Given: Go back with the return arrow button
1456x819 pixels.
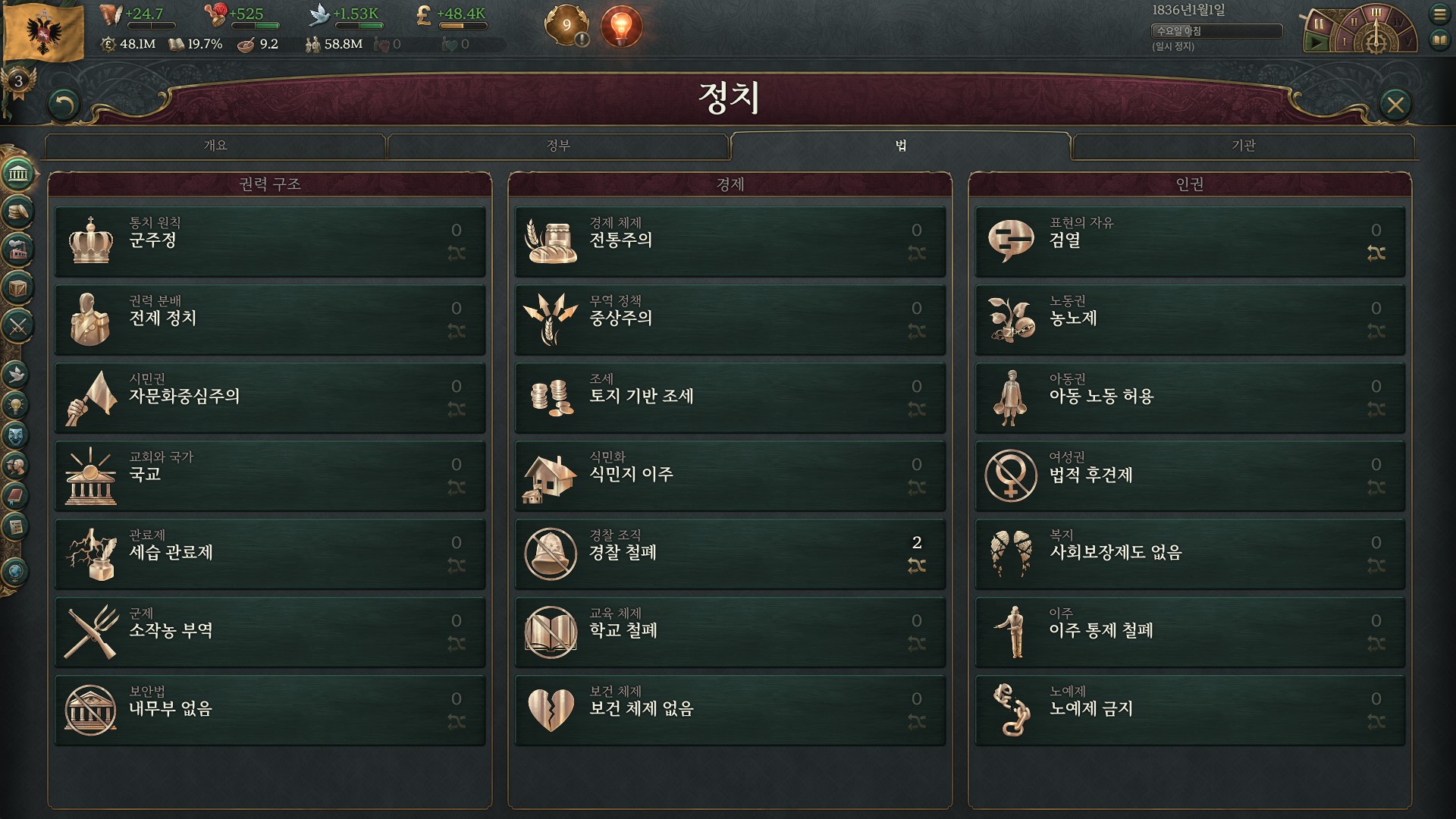Looking at the screenshot, I should point(64,105).
